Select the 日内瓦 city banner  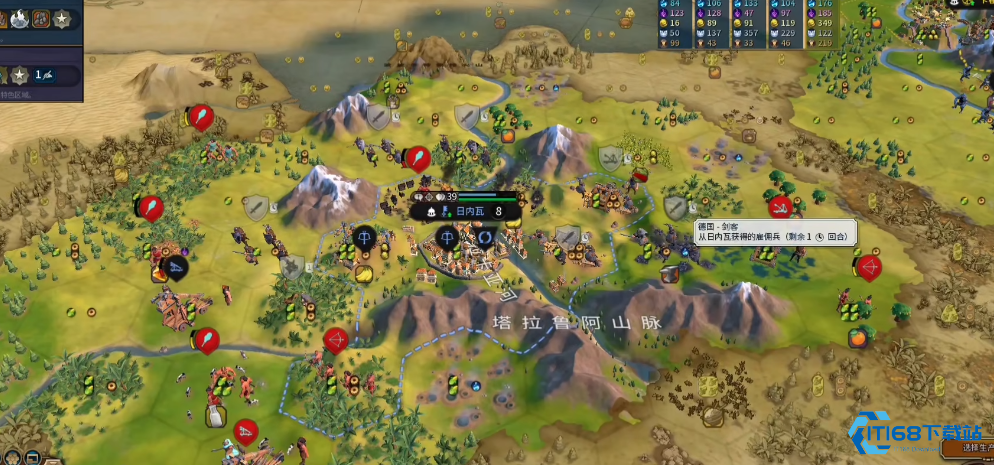467,211
